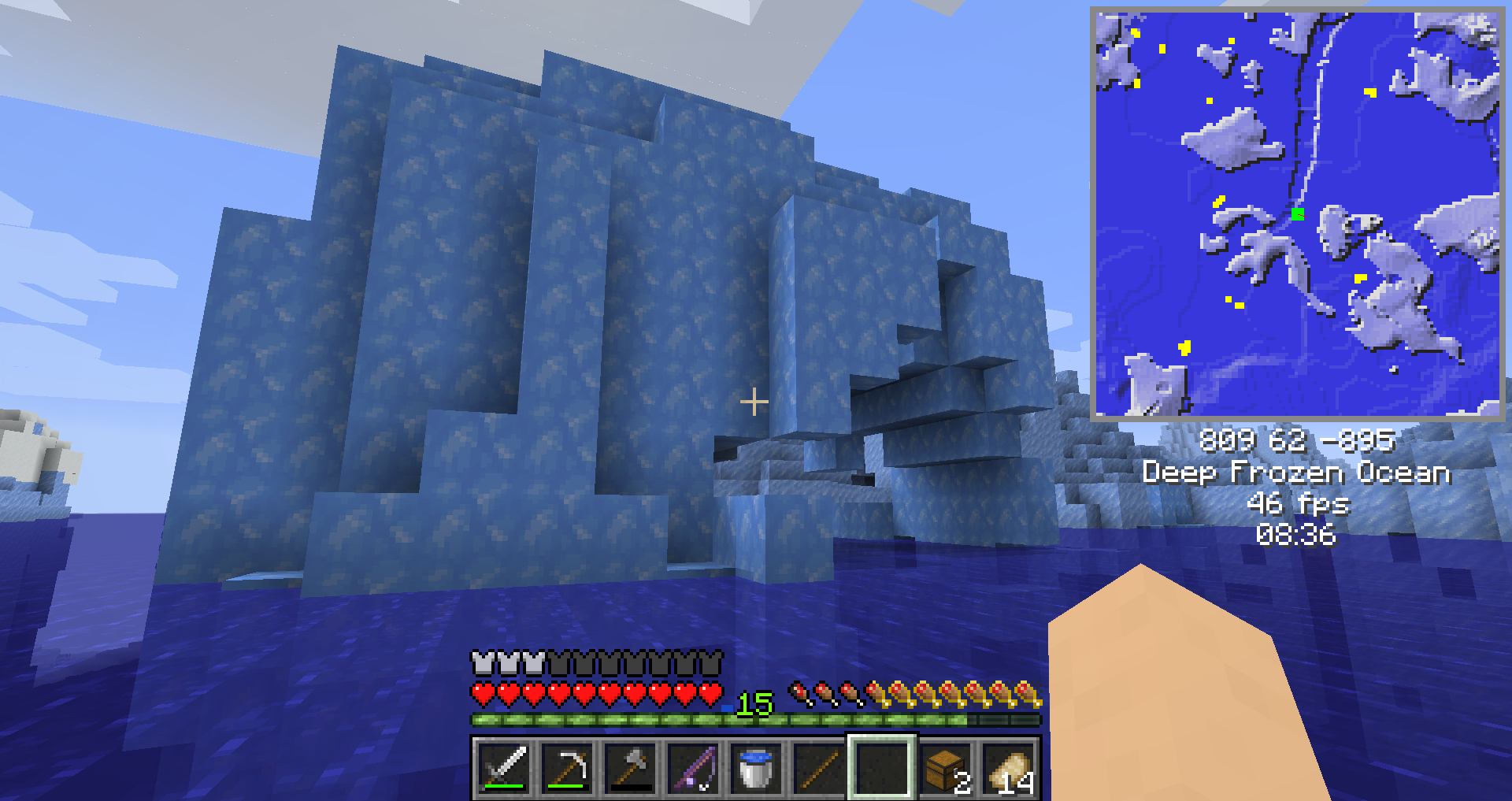Click the highlighted empty hotbar slot
The image size is (1512, 801).
(x=882, y=768)
